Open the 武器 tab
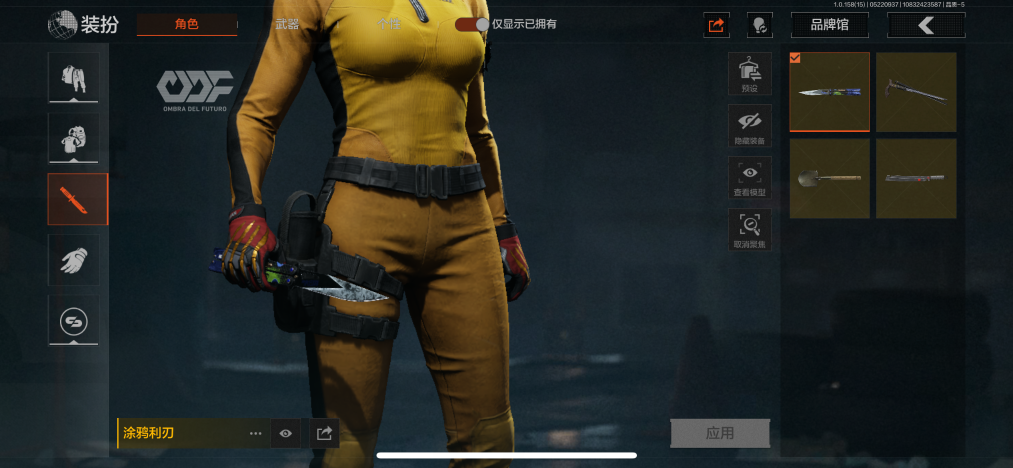 pyautogui.click(x=287, y=24)
